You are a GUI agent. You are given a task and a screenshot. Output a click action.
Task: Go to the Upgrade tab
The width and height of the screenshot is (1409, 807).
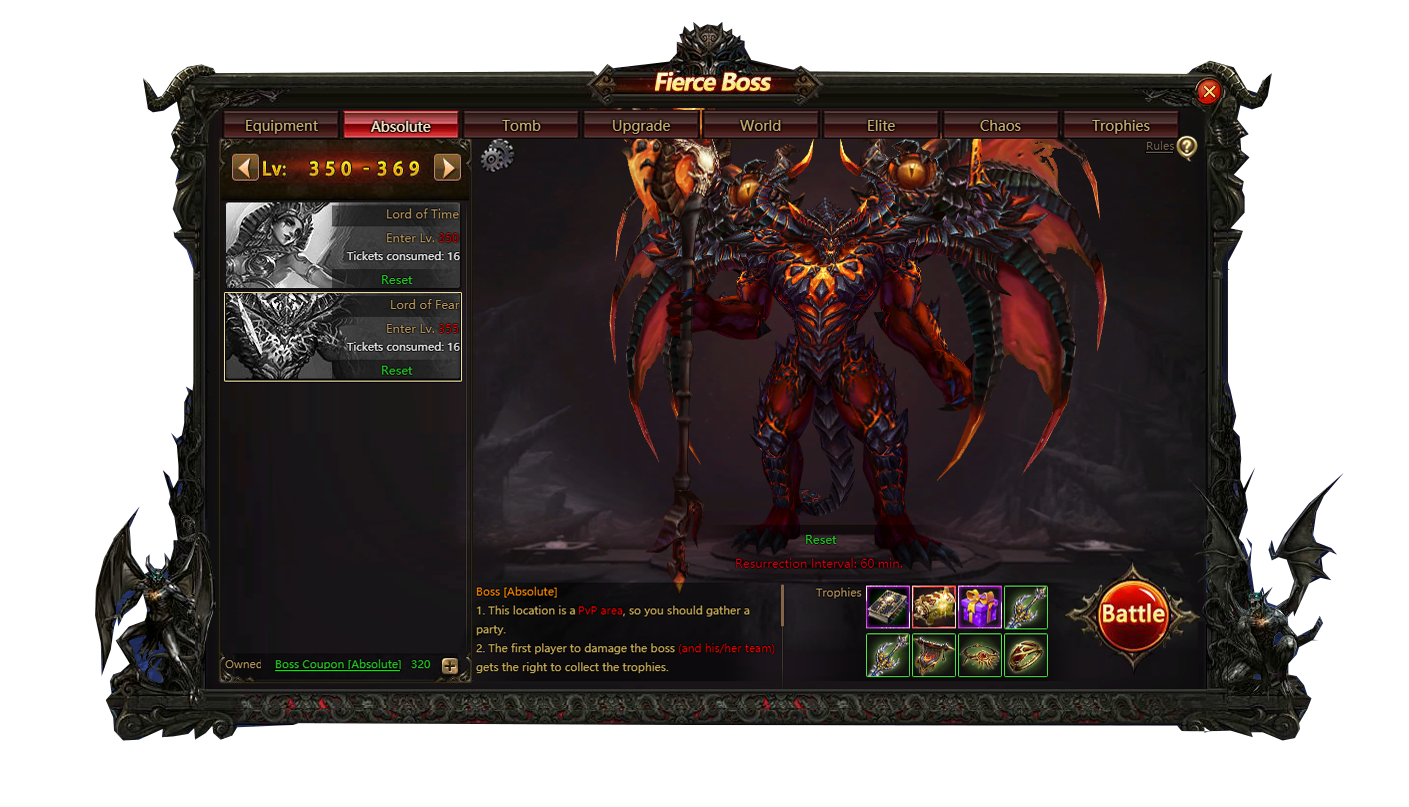(x=641, y=126)
